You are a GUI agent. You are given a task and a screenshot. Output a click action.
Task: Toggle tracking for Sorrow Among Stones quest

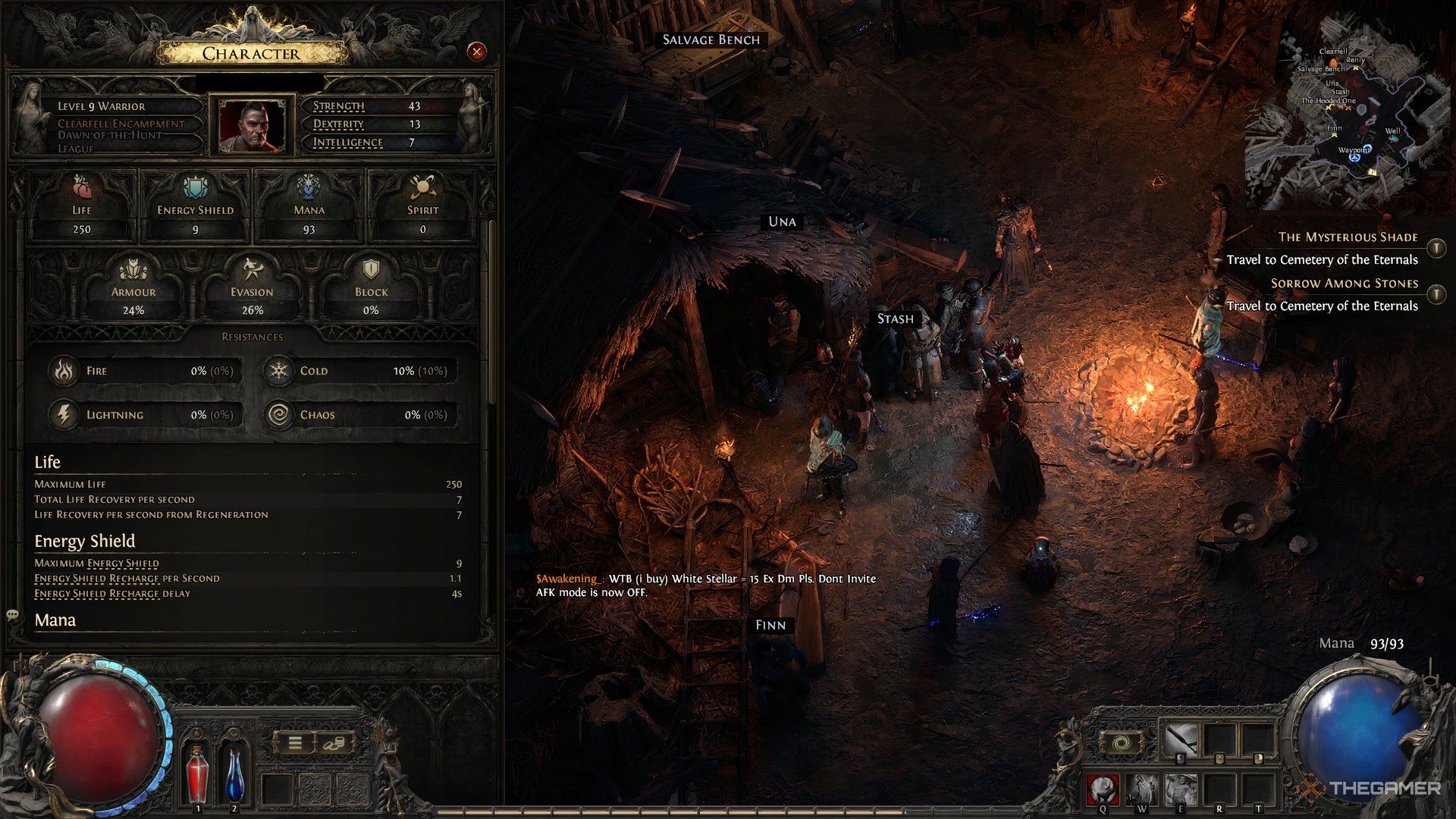(x=1438, y=293)
